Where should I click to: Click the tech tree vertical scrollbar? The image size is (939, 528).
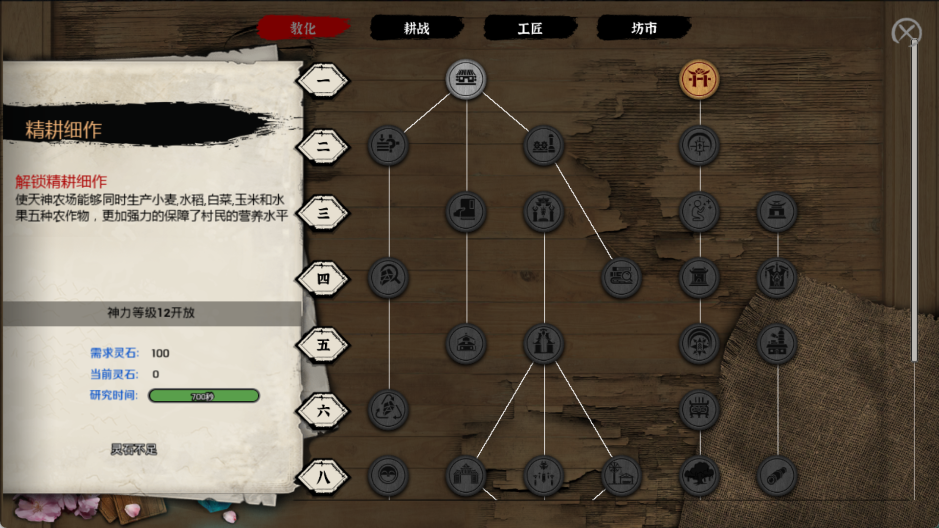tap(914, 200)
